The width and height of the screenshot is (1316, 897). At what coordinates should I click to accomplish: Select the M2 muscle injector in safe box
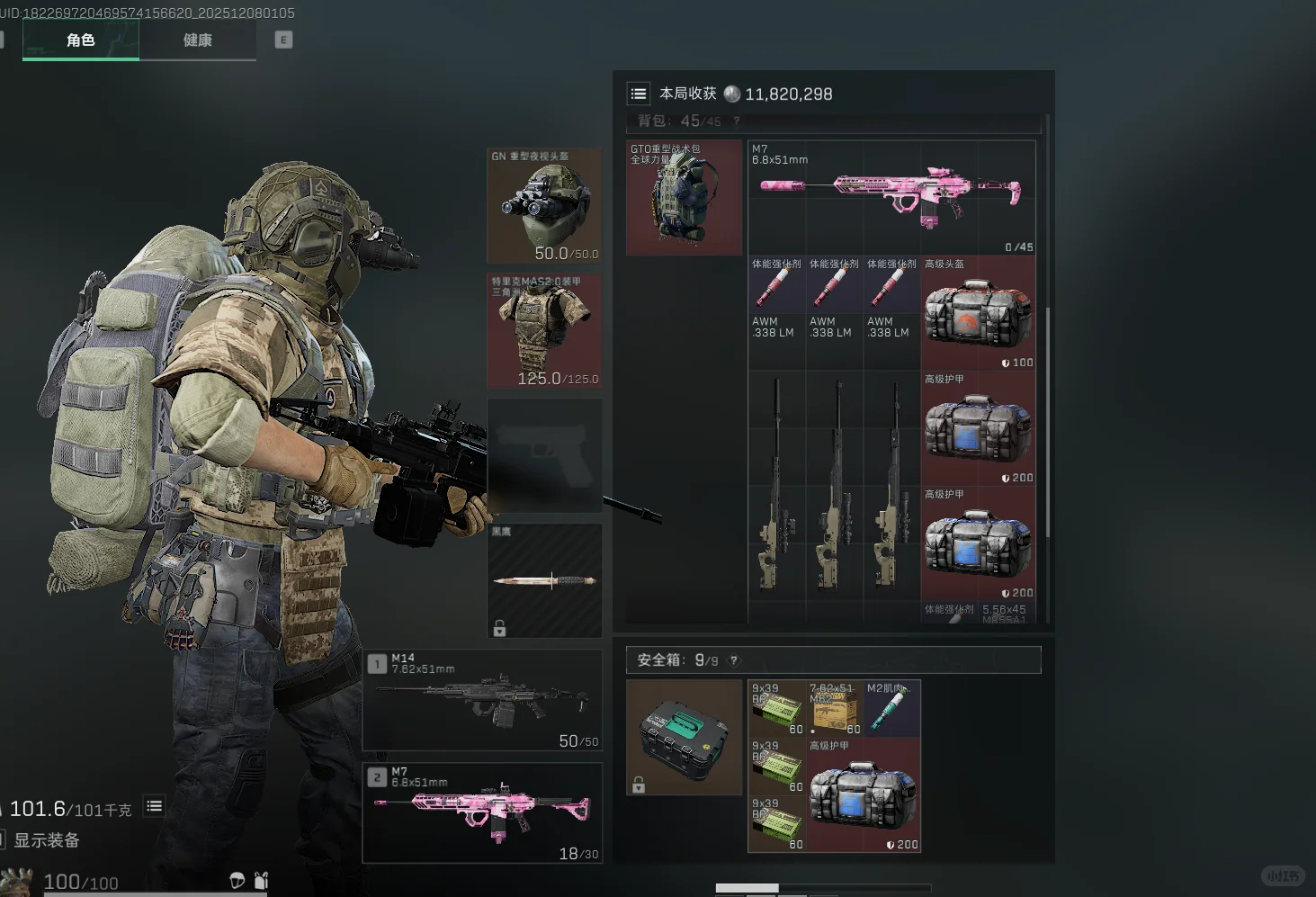point(891,708)
